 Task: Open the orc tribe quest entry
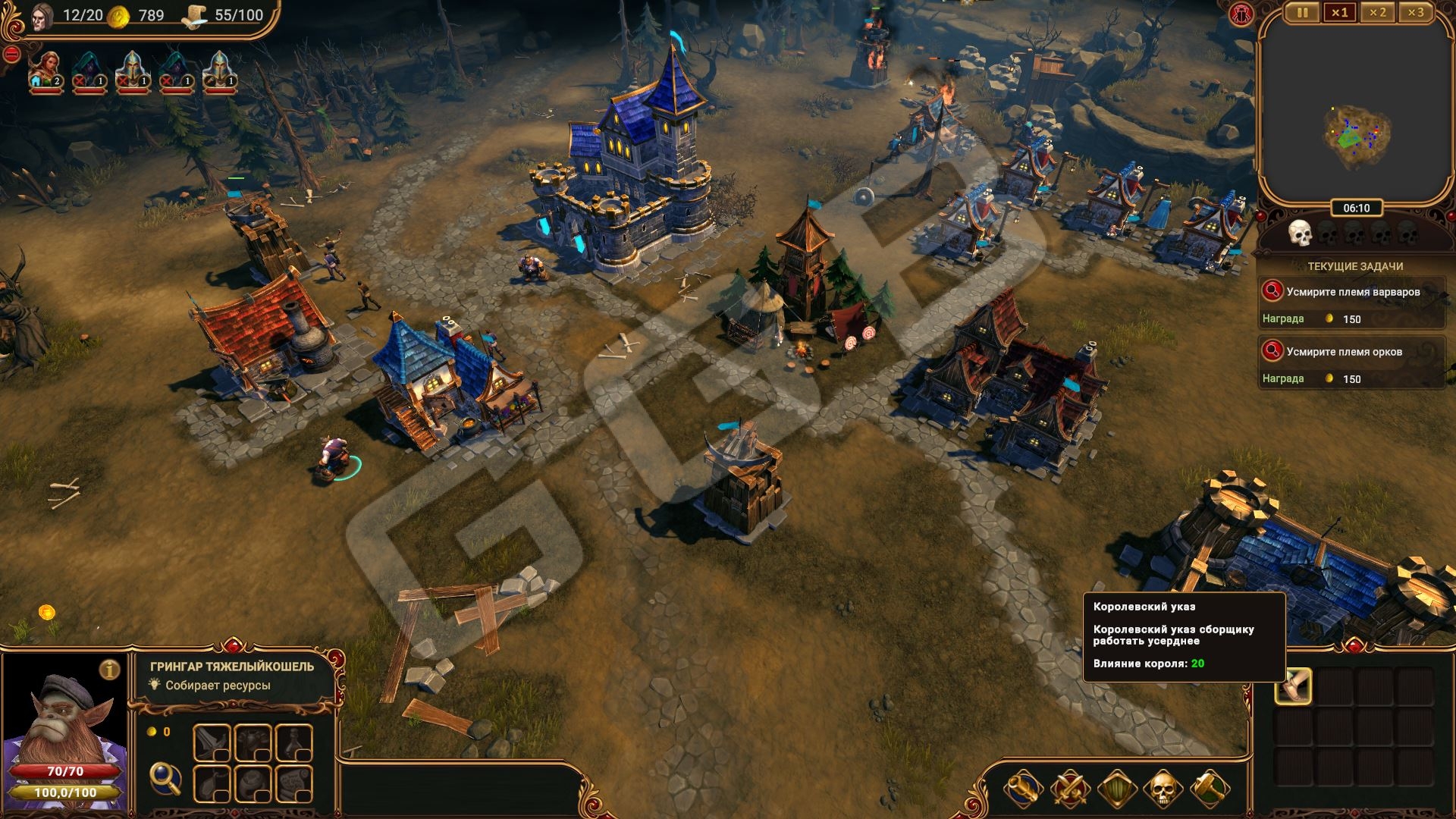pyautogui.click(x=1352, y=352)
